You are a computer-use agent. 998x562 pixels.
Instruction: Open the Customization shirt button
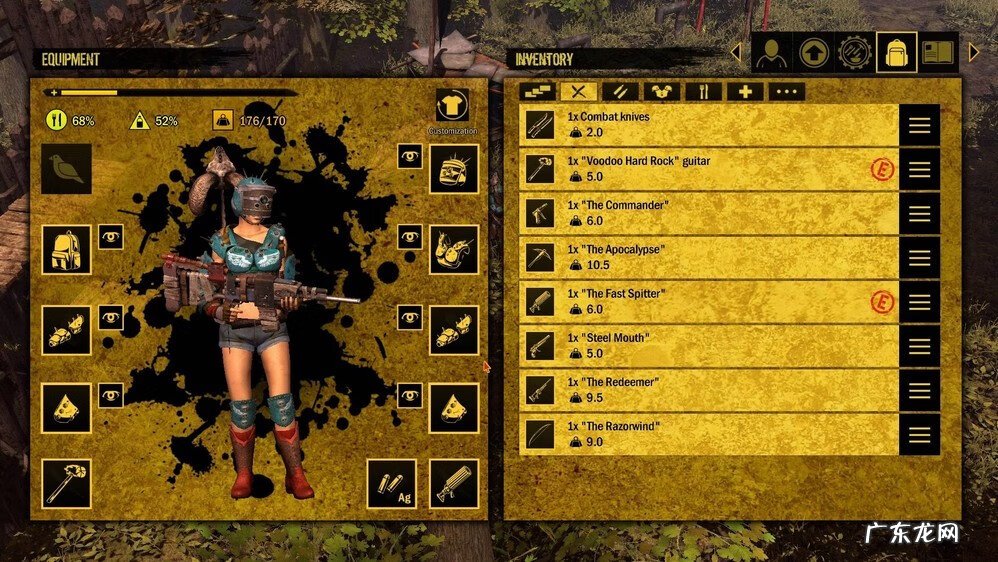click(452, 106)
